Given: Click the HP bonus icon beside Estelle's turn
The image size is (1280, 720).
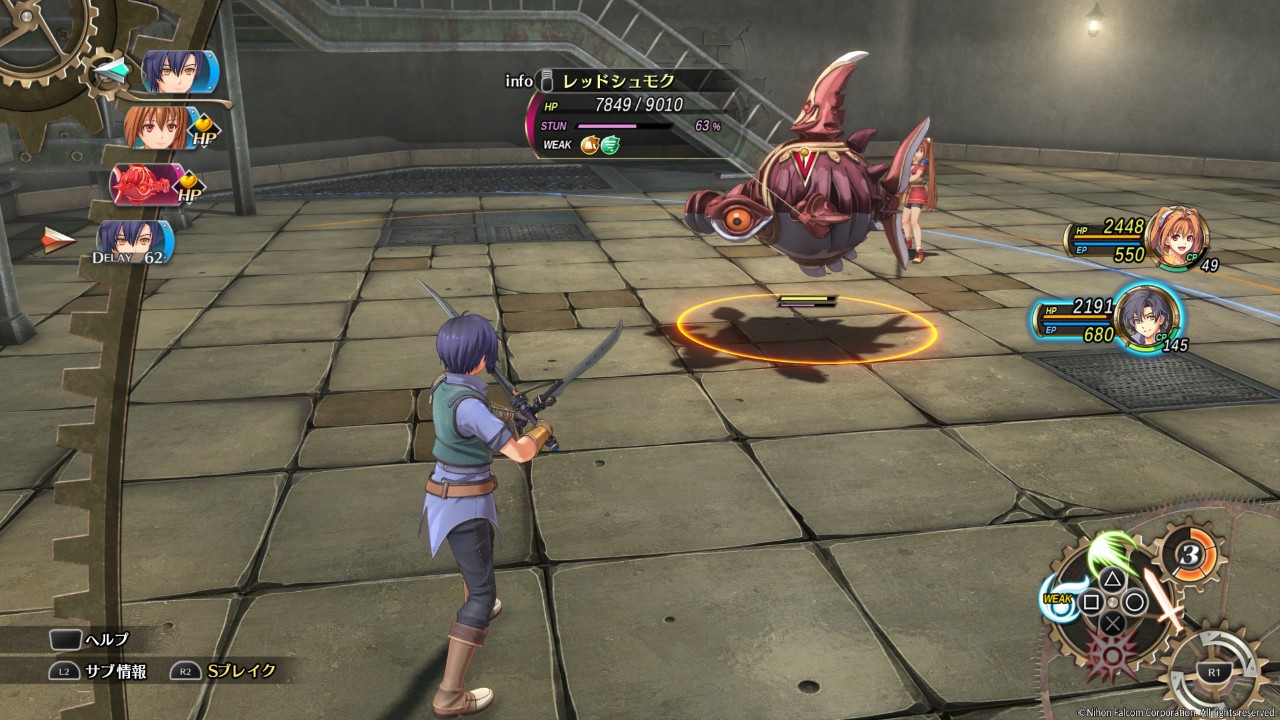Looking at the screenshot, I should click(x=206, y=130).
